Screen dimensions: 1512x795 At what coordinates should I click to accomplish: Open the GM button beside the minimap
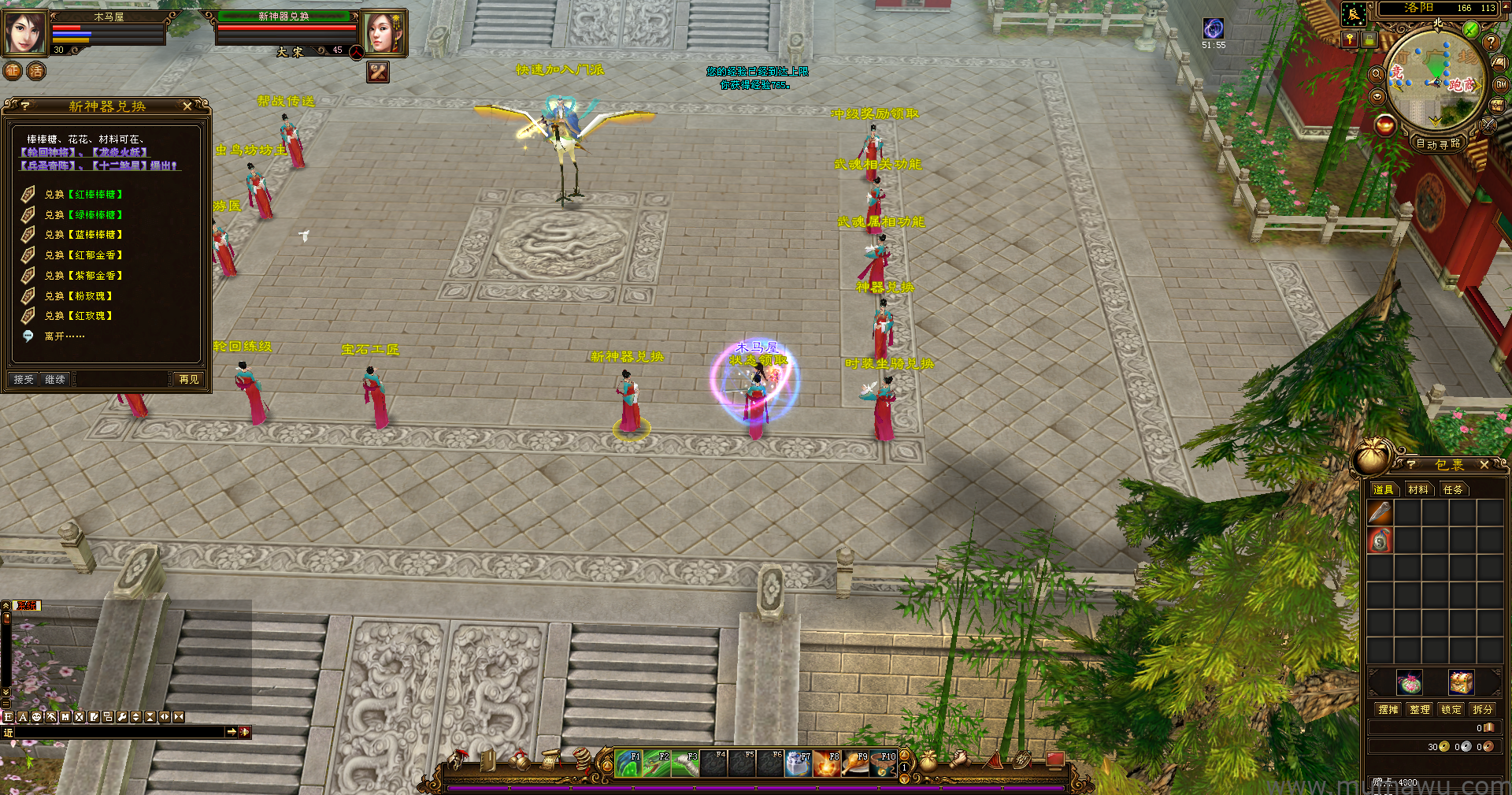1501,85
